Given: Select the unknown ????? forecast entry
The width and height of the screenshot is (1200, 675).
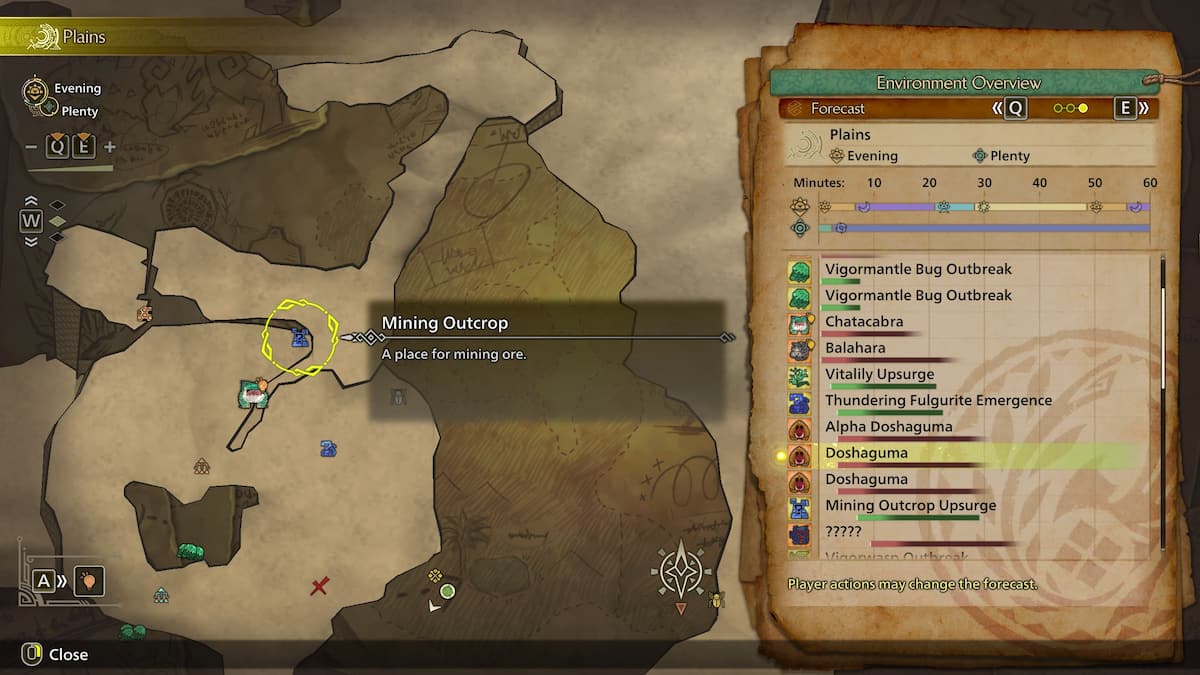Looking at the screenshot, I should (843, 531).
